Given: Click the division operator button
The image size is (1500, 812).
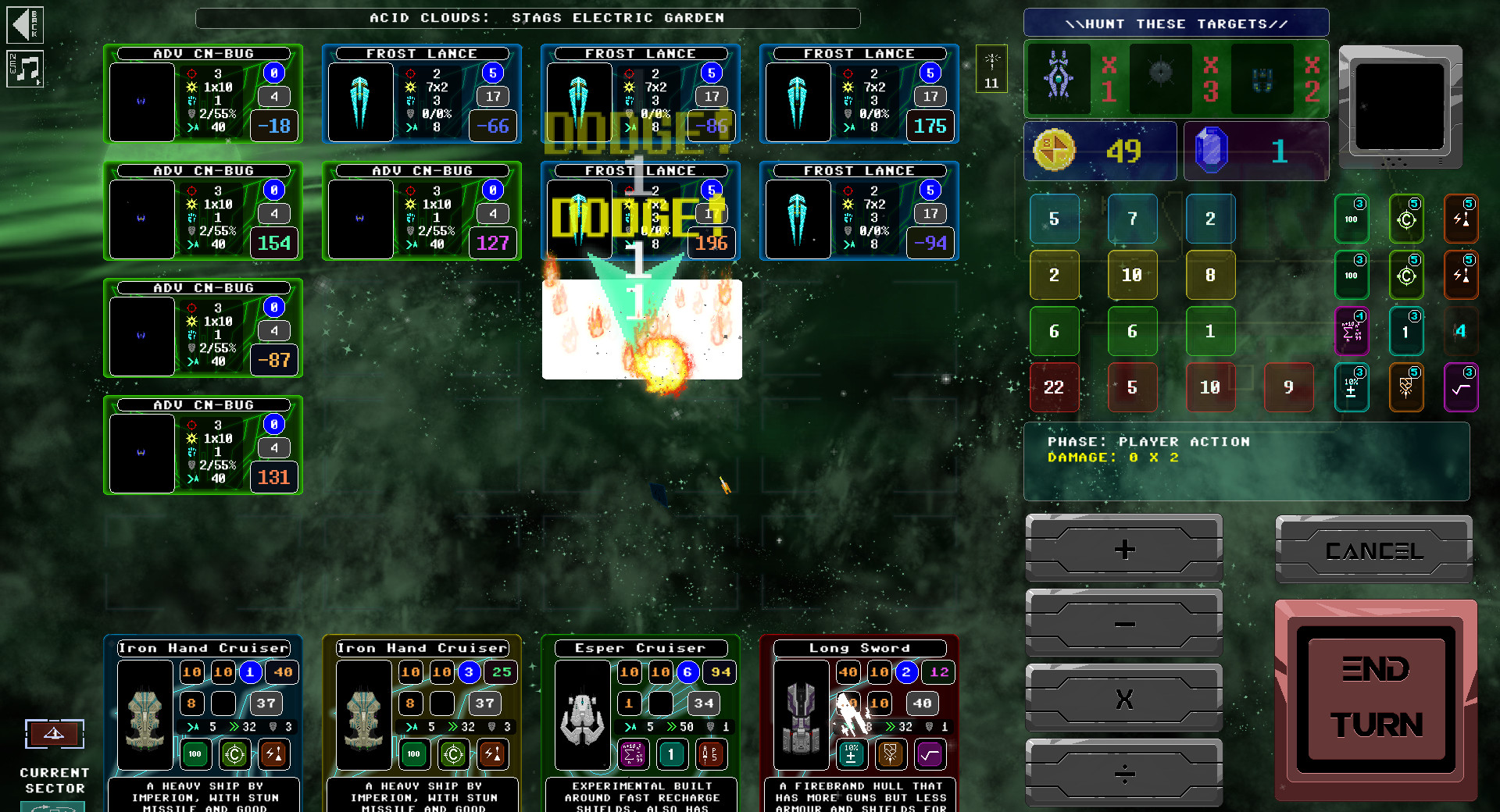Looking at the screenshot, I should point(1123,774).
